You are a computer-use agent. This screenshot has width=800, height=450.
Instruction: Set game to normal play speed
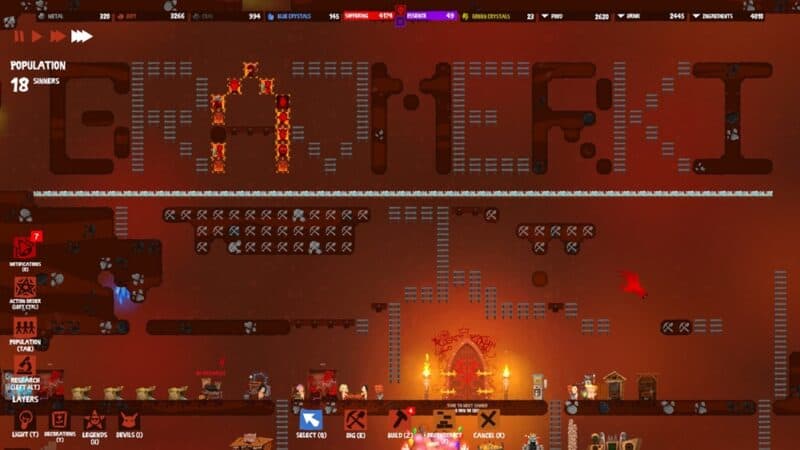(x=38, y=36)
